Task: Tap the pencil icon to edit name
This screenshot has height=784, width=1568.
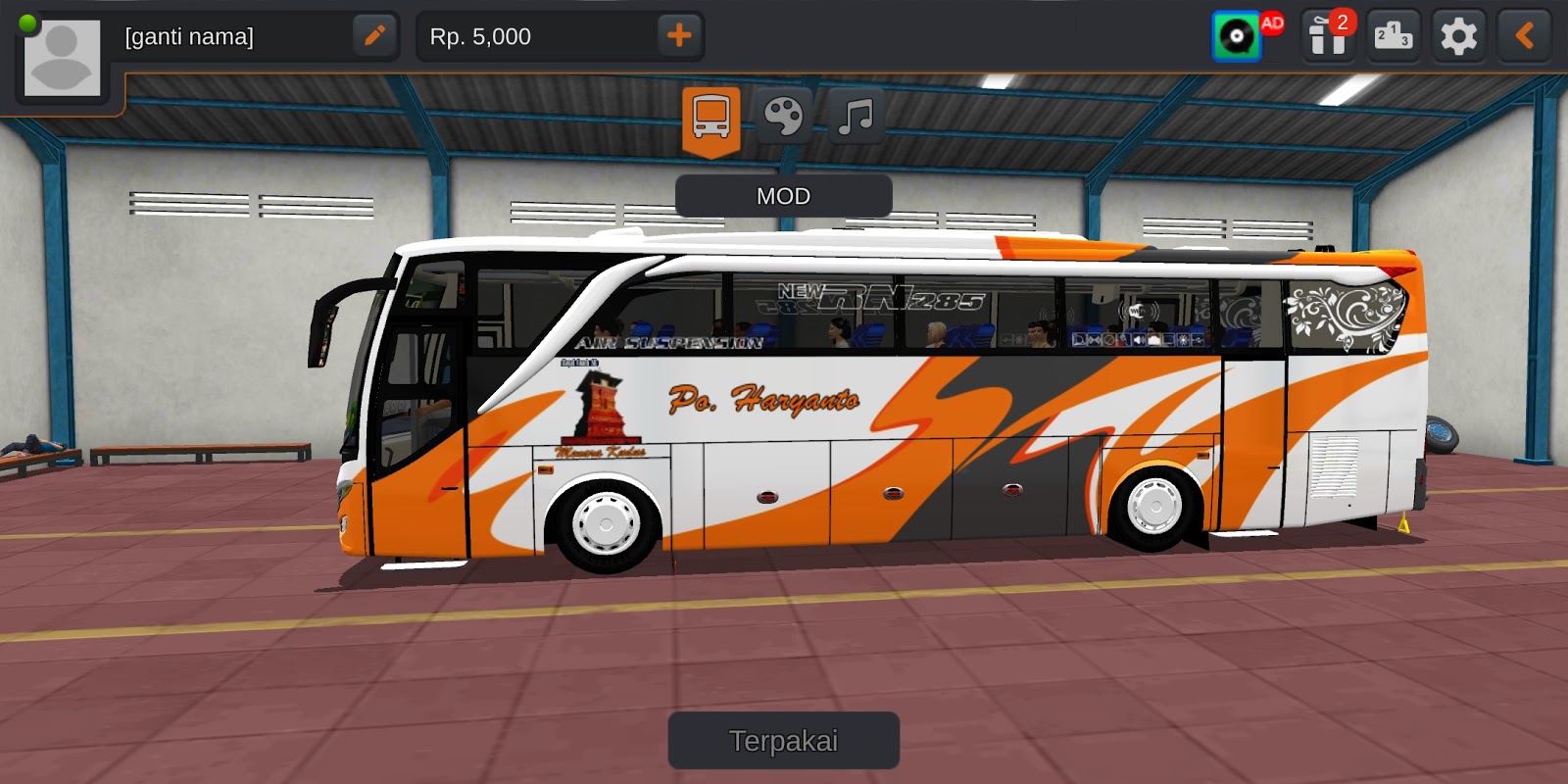Action: pyautogui.click(x=375, y=36)
